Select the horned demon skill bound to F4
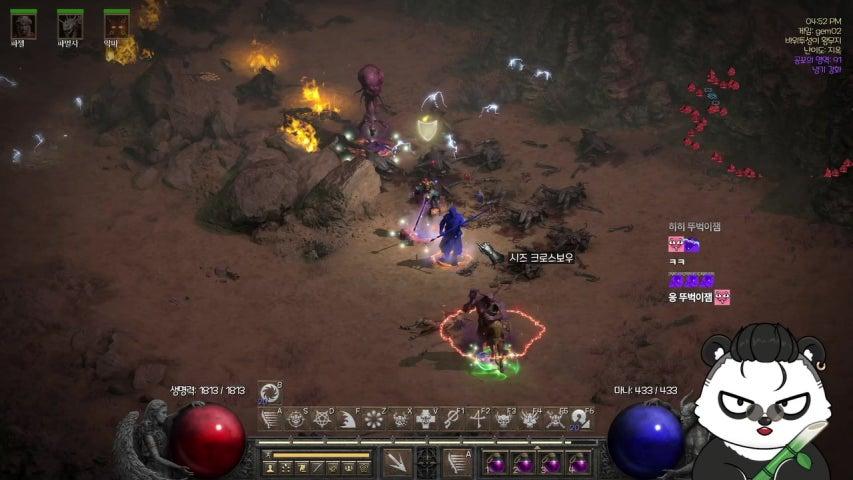 [x=530, y=419]
